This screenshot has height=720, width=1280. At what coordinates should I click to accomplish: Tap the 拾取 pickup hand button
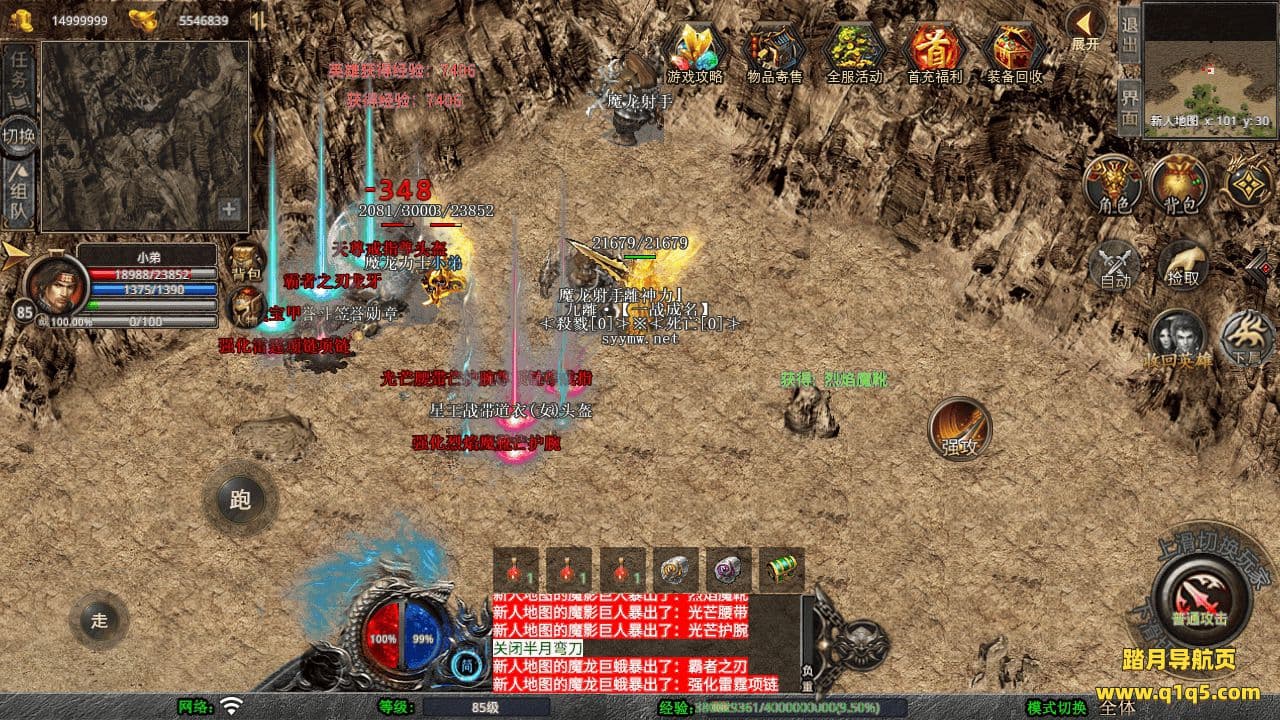click(1183, 263)
